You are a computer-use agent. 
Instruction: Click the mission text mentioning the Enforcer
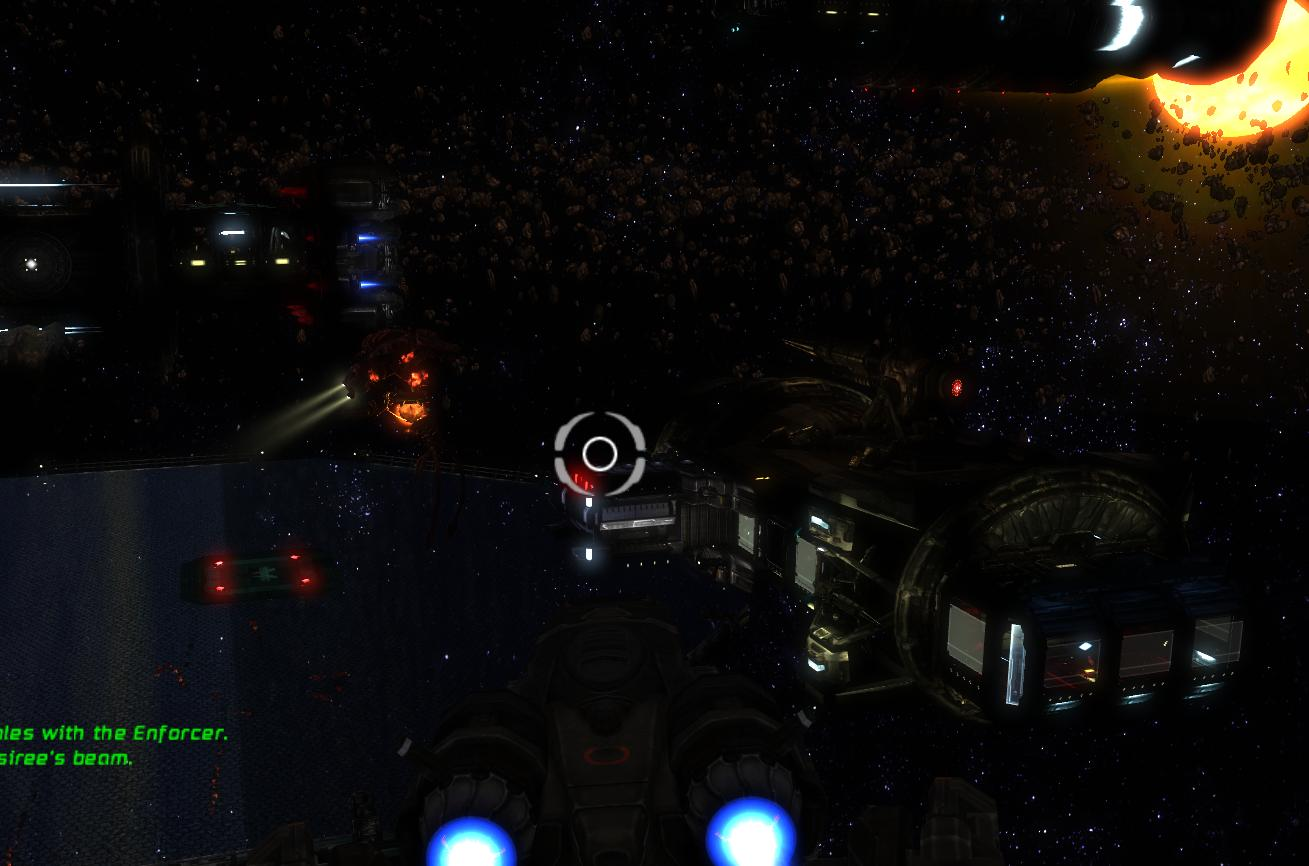(x=115, y=732)
